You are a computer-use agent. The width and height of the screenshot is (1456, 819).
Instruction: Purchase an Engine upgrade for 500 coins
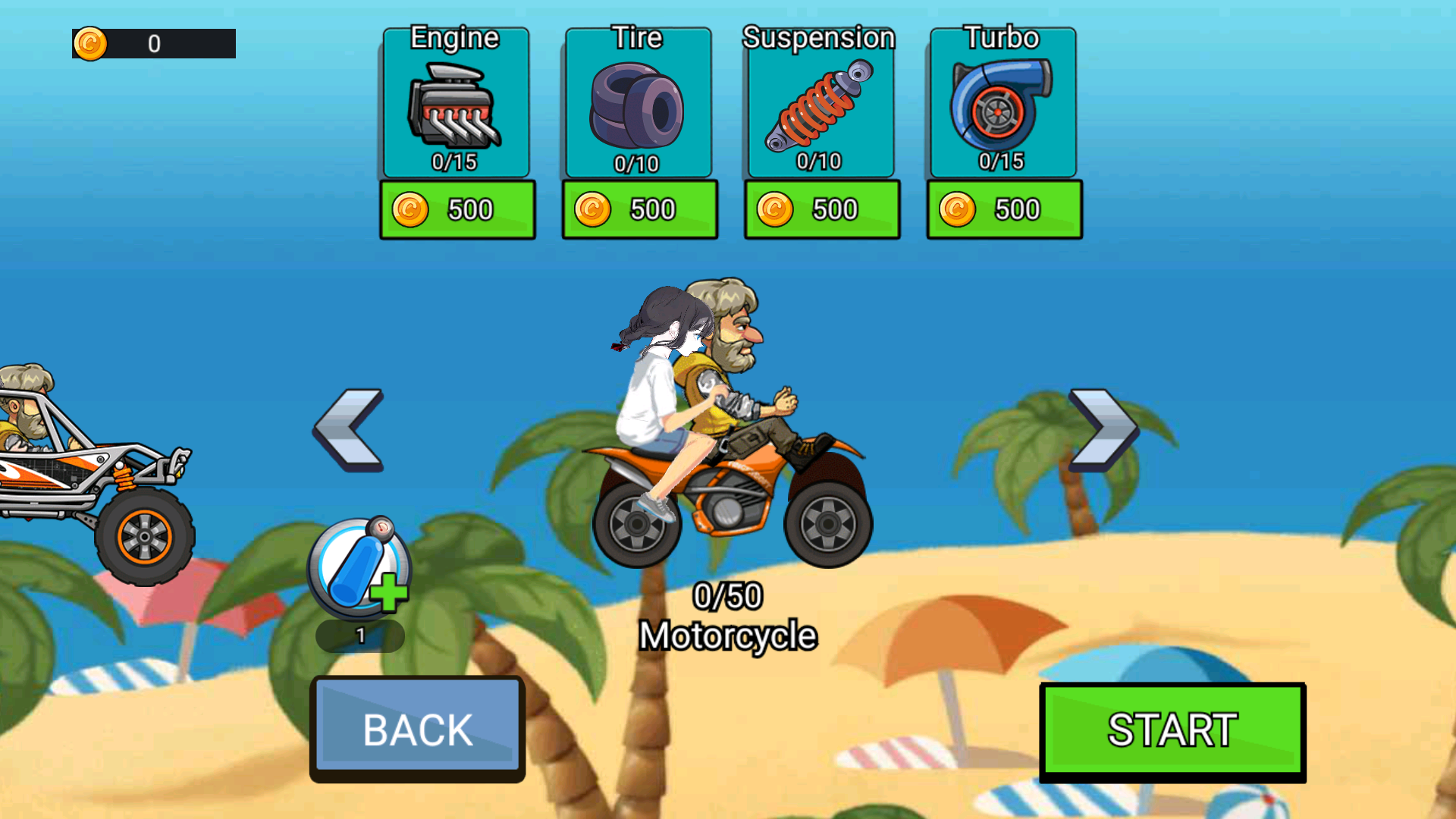(457, 209)
